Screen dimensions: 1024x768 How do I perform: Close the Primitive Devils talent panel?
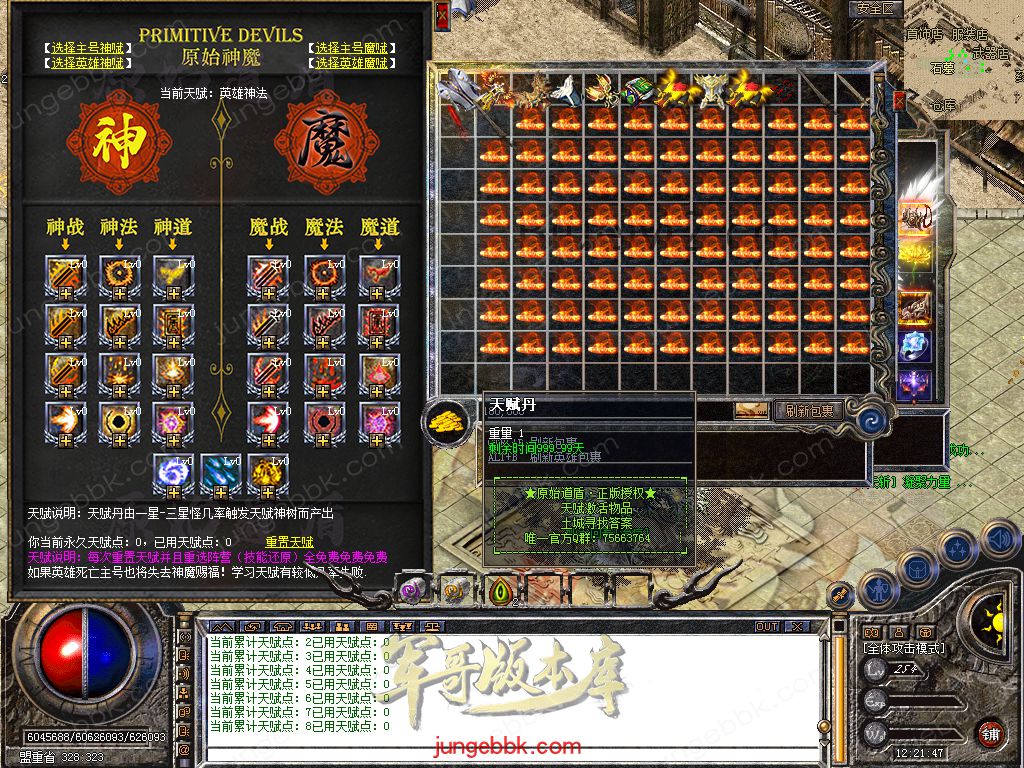[x=442, y=15]
